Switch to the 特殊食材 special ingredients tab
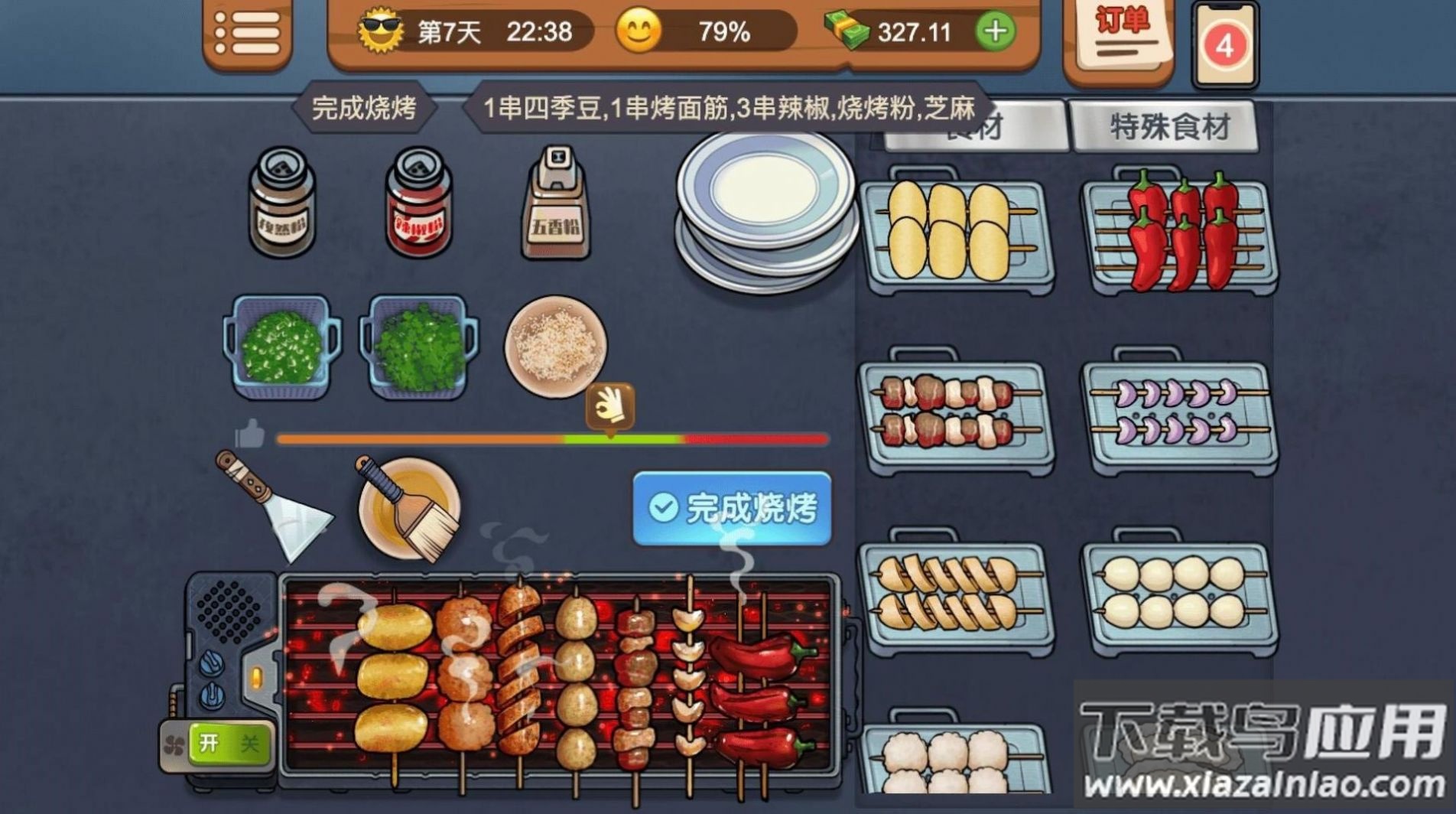 [1165, 126]
